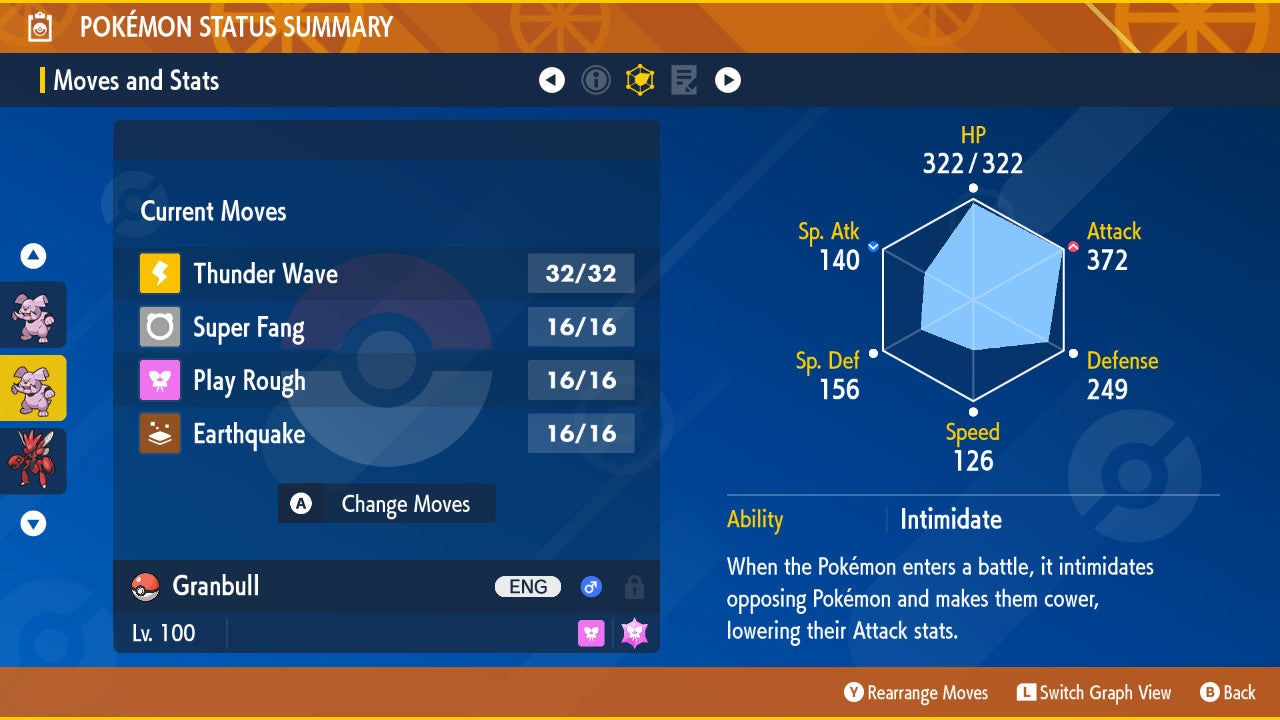This screenshot has height=720, width=1280.
Task: Show the previous Pokémon with up arrow
Action: coord(33,257)
